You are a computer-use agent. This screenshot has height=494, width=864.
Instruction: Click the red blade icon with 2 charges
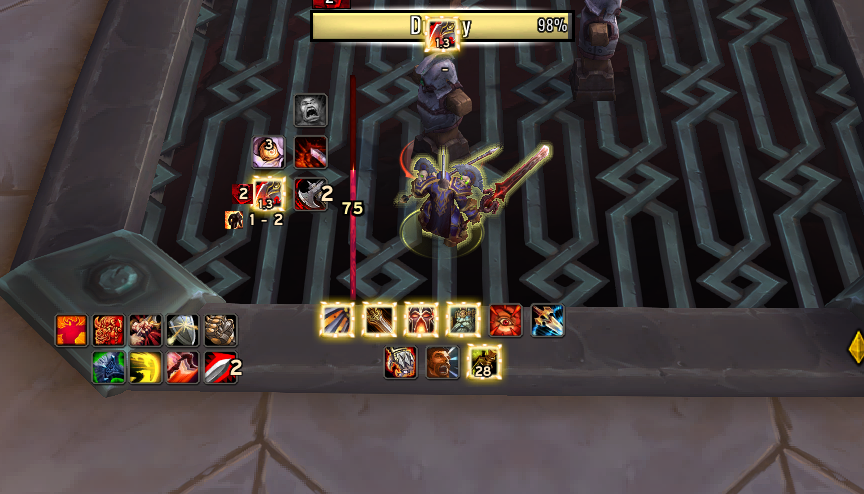(220, 367)
